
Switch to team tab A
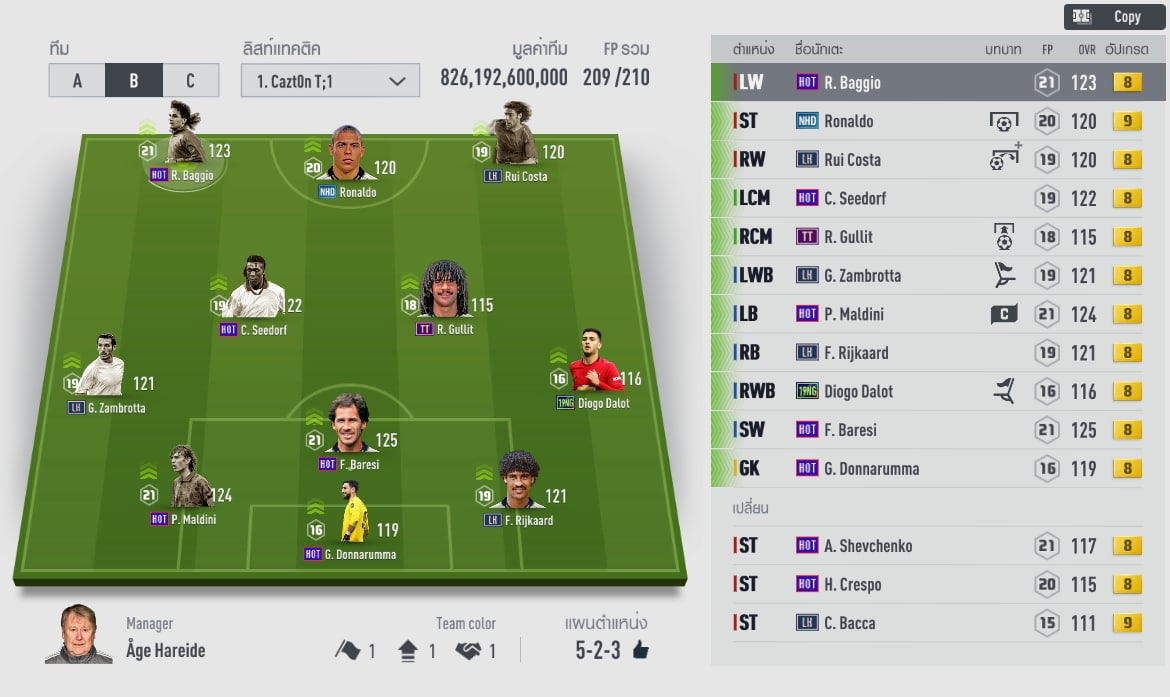pos(77,81)
